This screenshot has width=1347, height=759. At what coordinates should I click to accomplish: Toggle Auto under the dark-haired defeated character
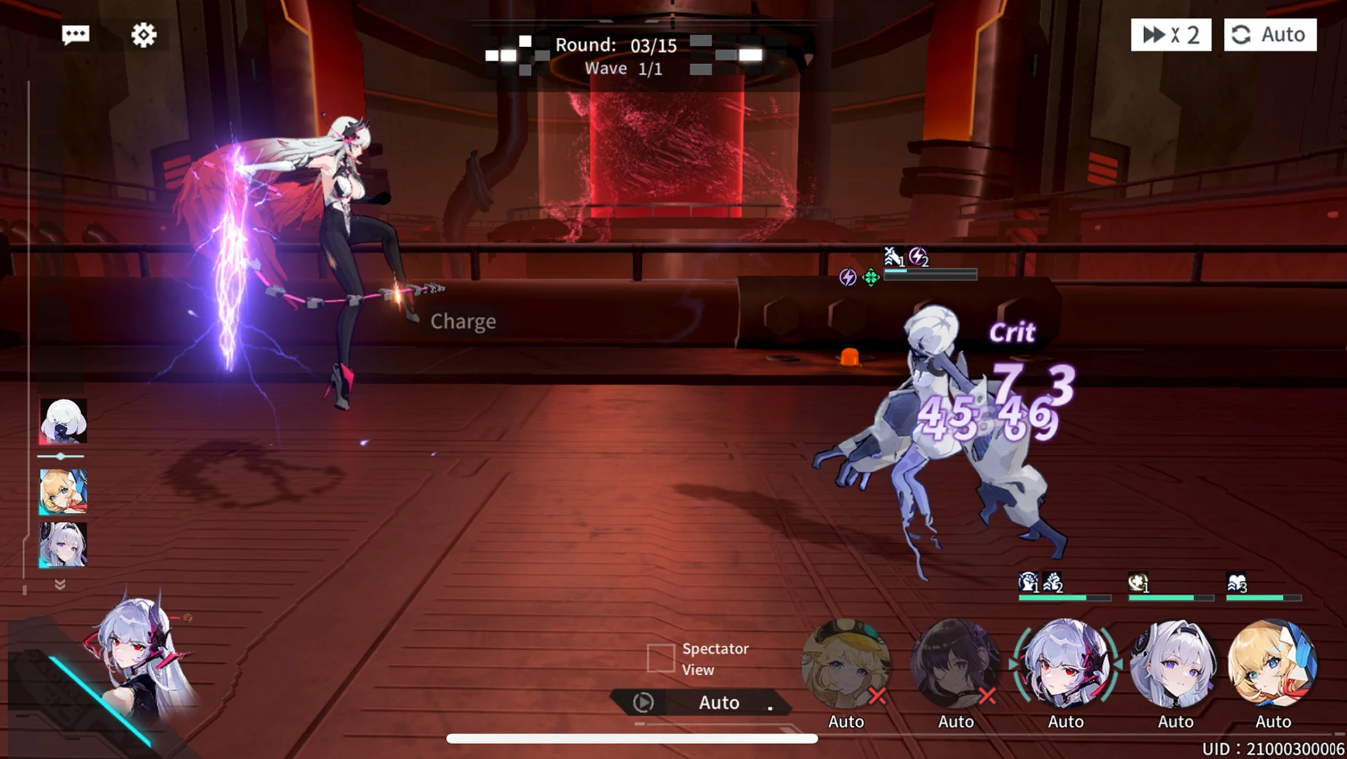point(956,721)
